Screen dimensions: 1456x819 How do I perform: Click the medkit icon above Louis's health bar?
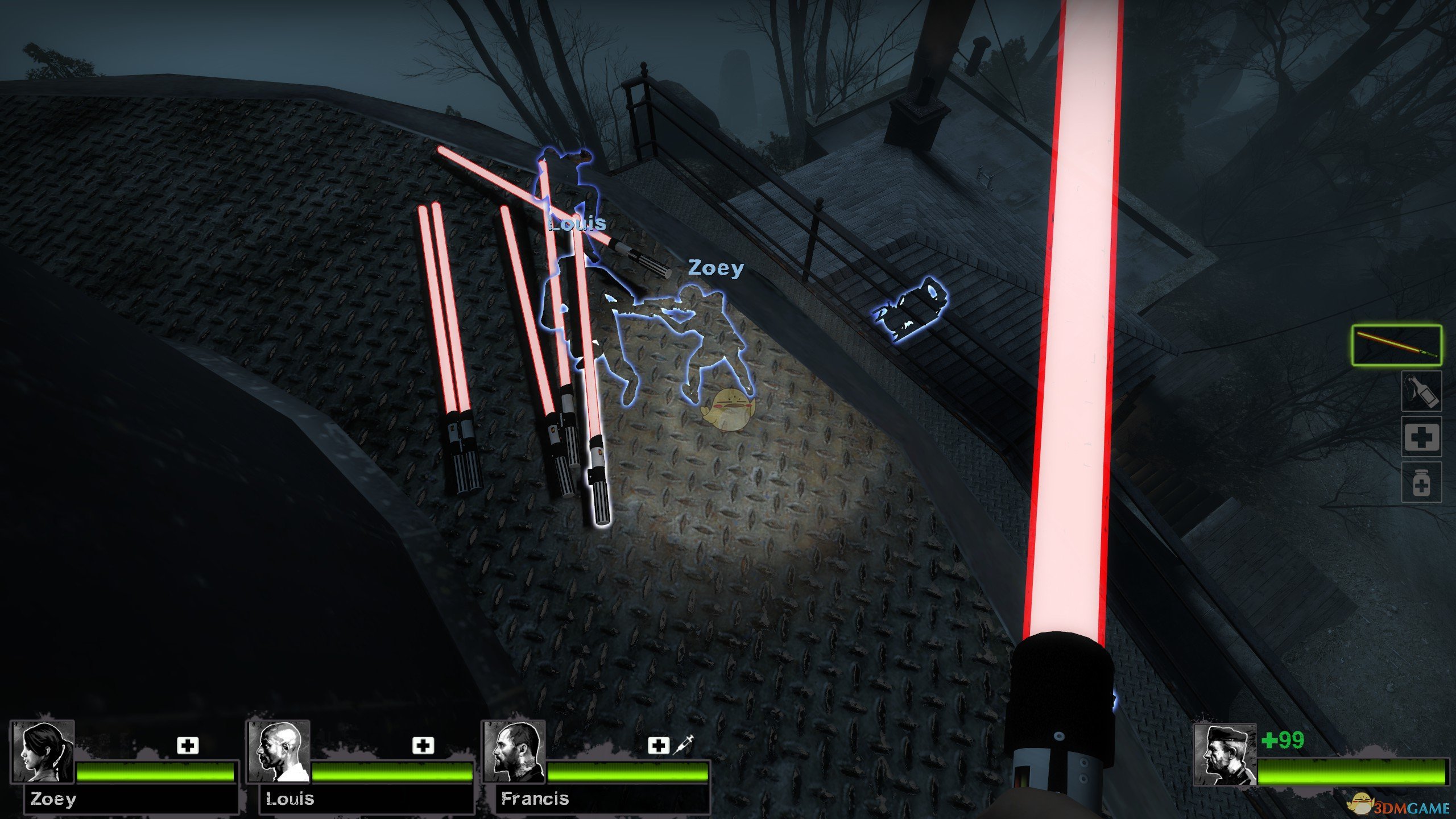point(423,745)
